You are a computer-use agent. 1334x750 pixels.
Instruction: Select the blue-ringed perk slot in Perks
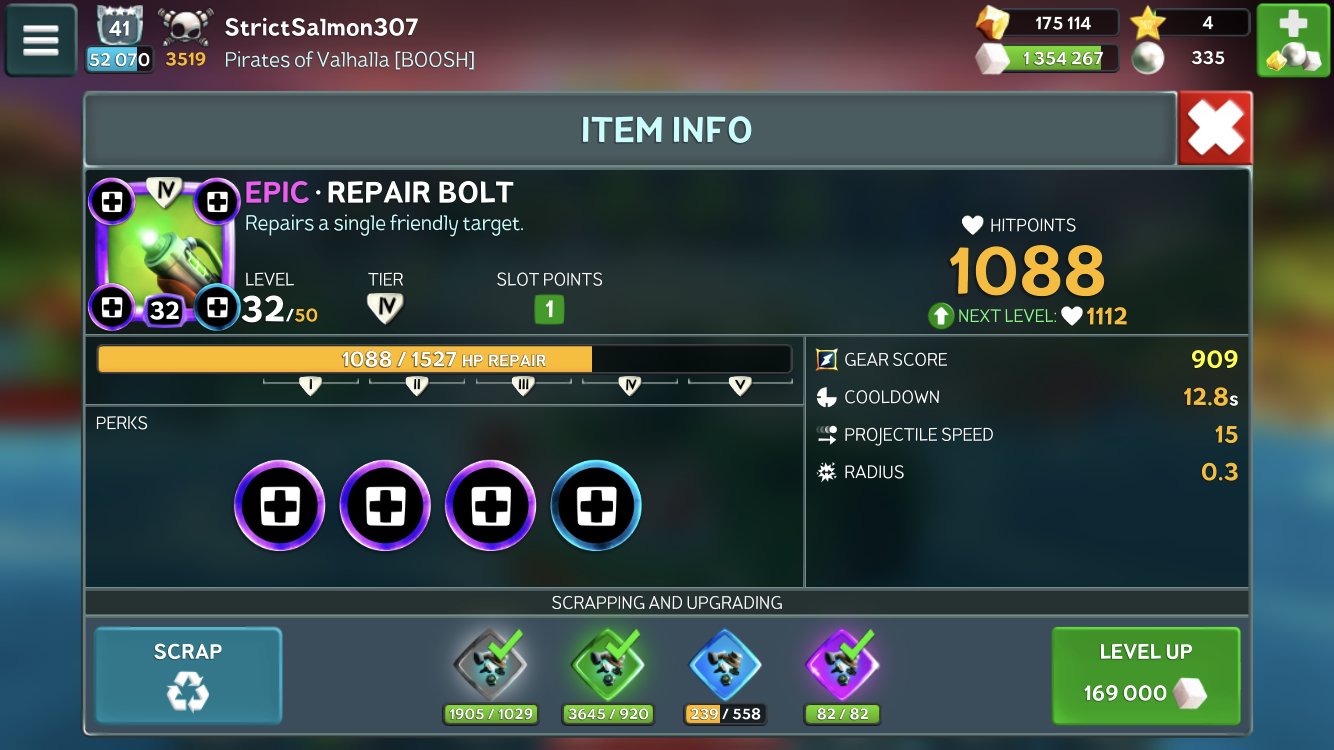click(x=596, y=506)
